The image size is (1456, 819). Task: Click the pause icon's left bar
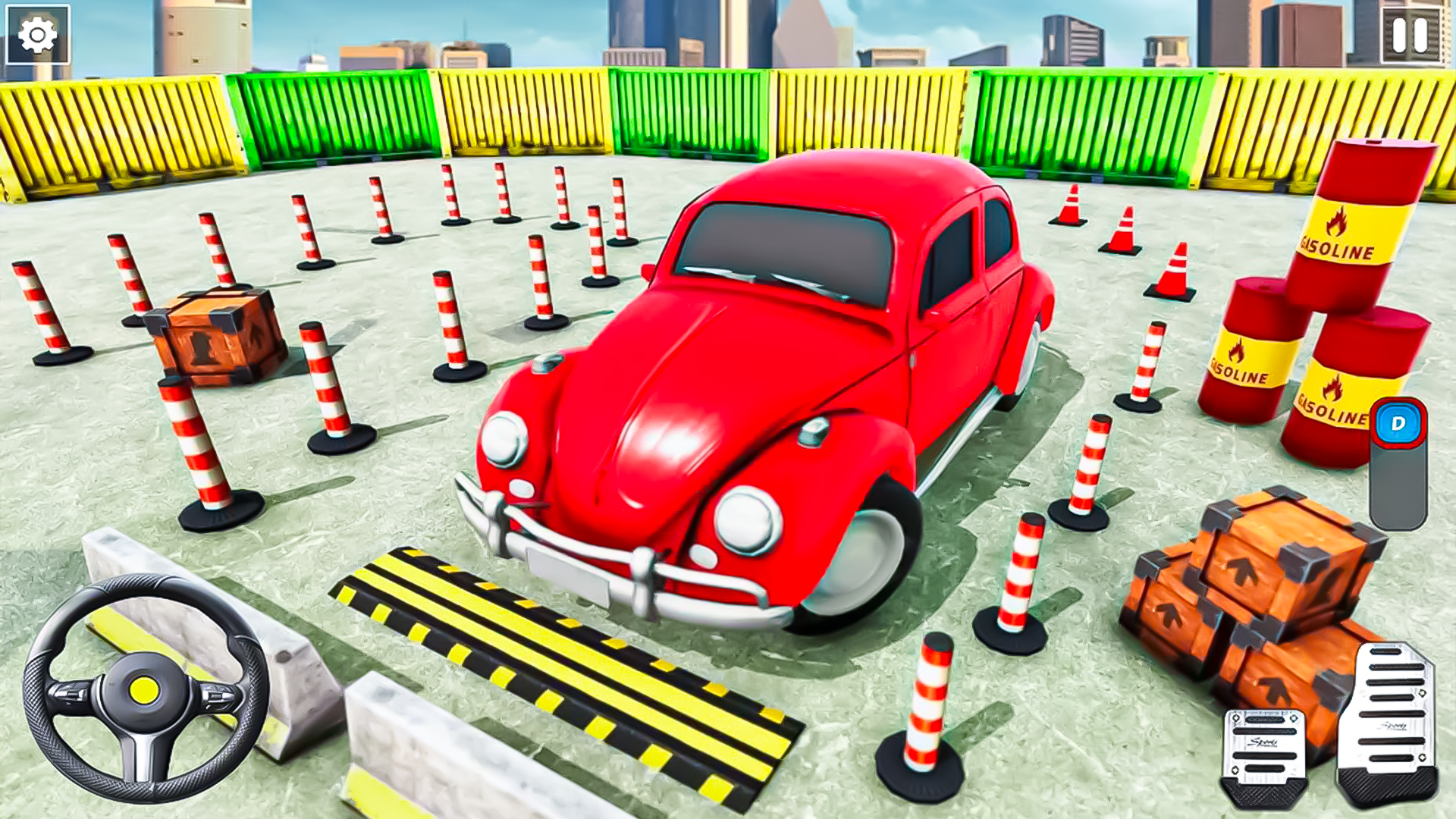pos(1401,33)
